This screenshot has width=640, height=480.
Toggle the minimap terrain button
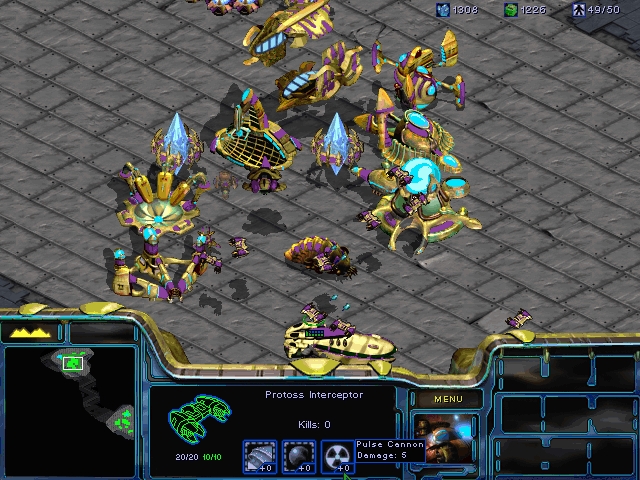coord(30,332)
